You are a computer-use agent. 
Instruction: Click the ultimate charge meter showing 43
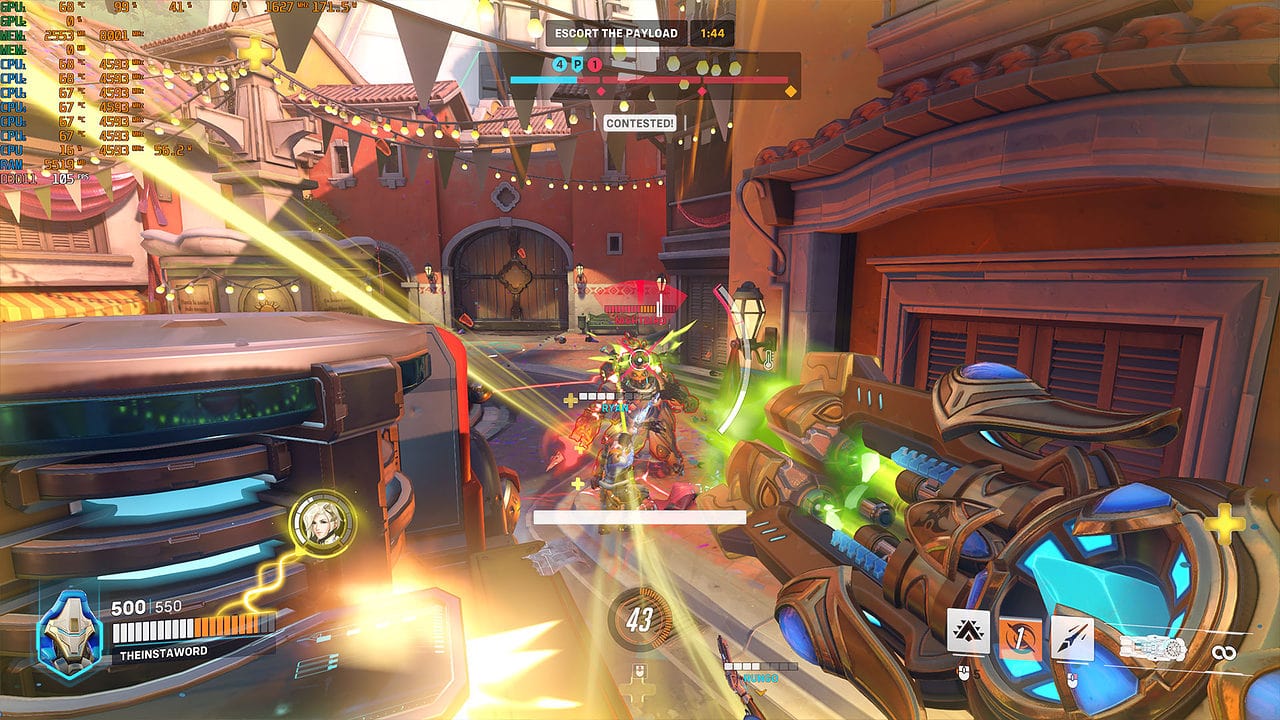(640, 620)
